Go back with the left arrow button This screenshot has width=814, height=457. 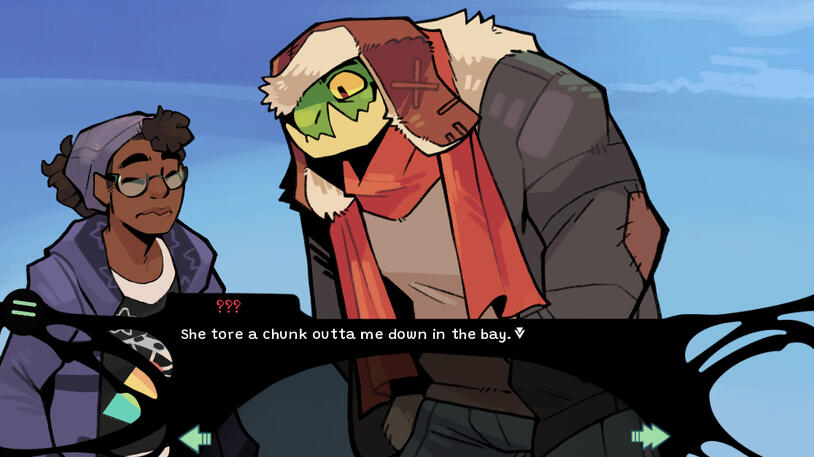pos(195,437)
